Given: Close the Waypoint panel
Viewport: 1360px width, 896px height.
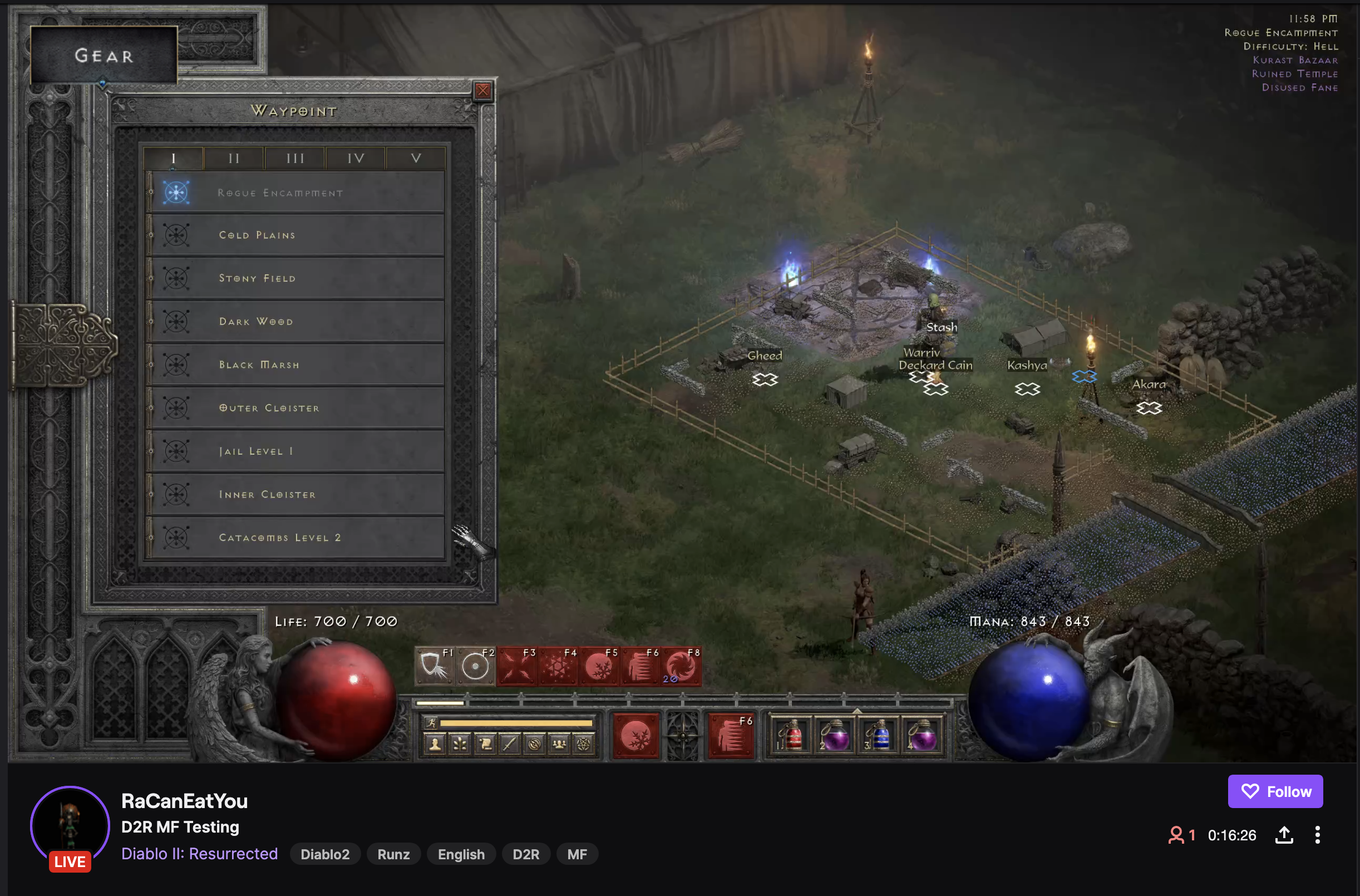Looking at the screenshot, I should [x=483, y=90].
